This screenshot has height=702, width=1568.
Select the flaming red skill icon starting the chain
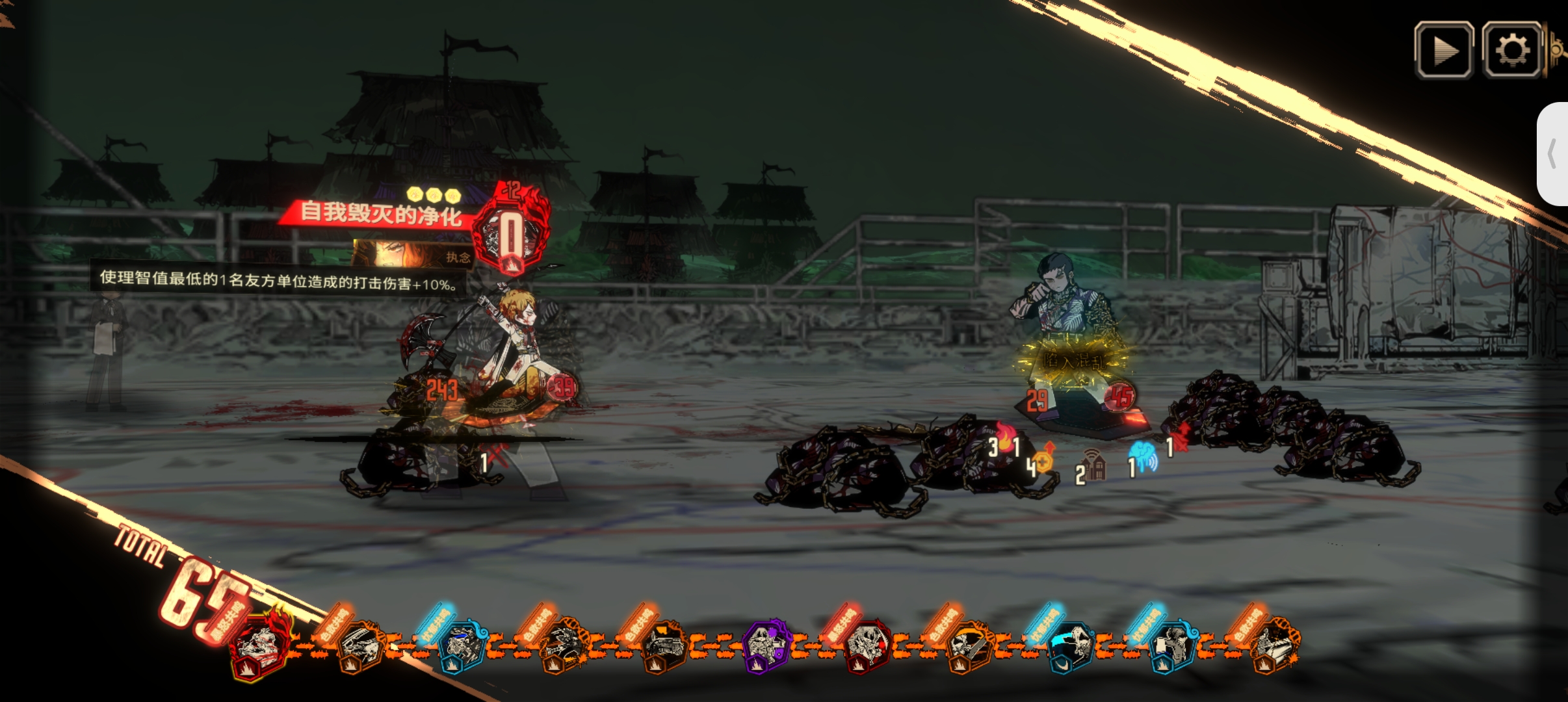260,645
